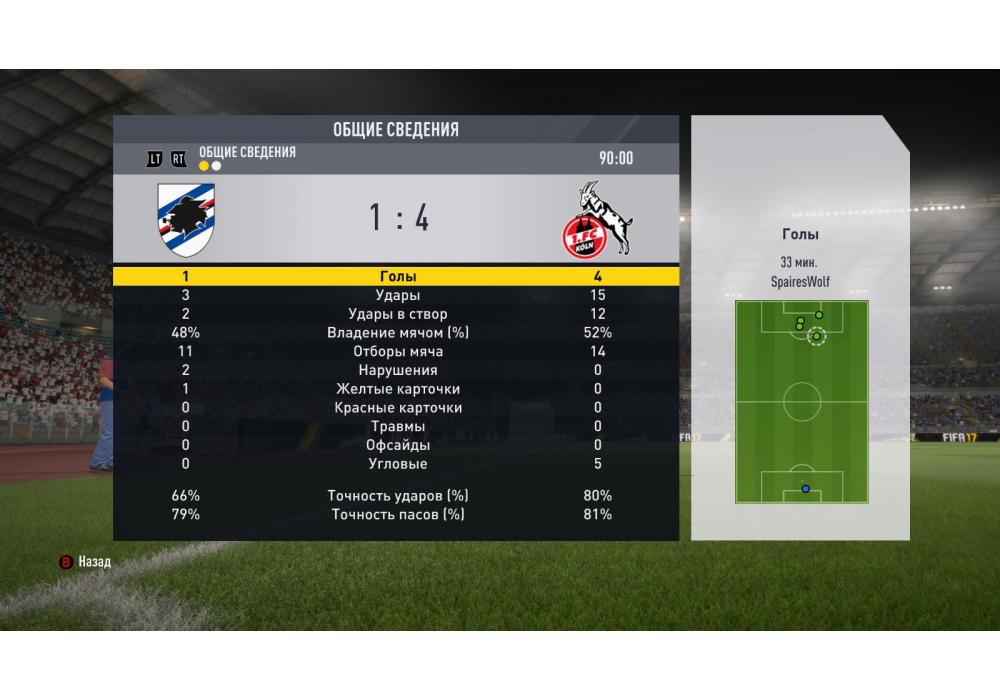Highlight the Владение мячом (%) row
This screenshot has height=700, width=1000.
pyautogui.click(x=398, y=333)
